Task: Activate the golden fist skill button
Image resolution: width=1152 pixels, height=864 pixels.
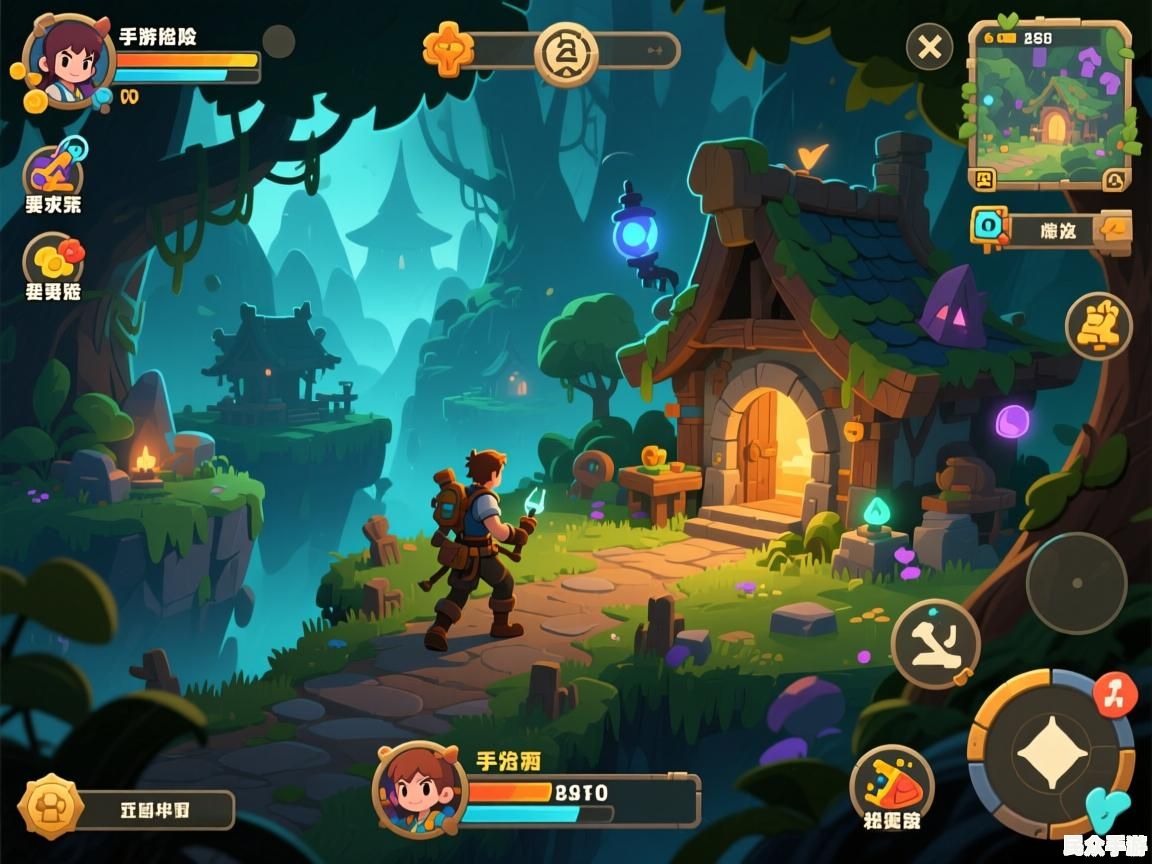Action: (1098, 326)
